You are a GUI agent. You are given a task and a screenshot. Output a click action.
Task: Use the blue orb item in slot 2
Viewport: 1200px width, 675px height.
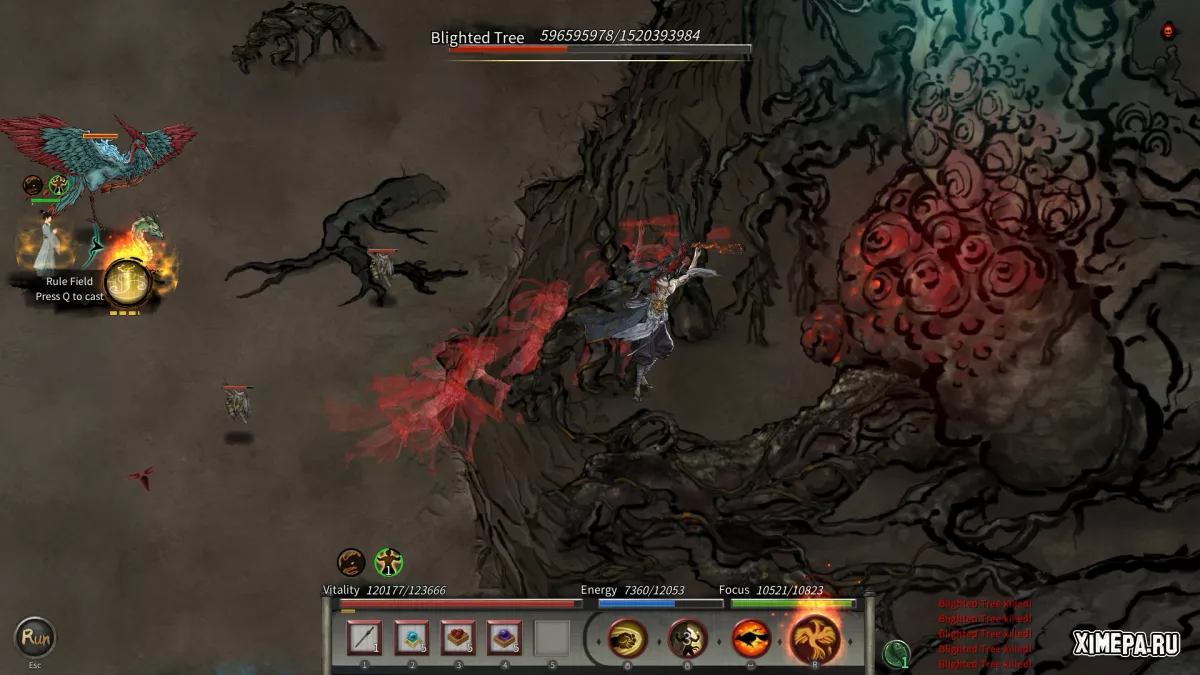(x=411, y=638)
